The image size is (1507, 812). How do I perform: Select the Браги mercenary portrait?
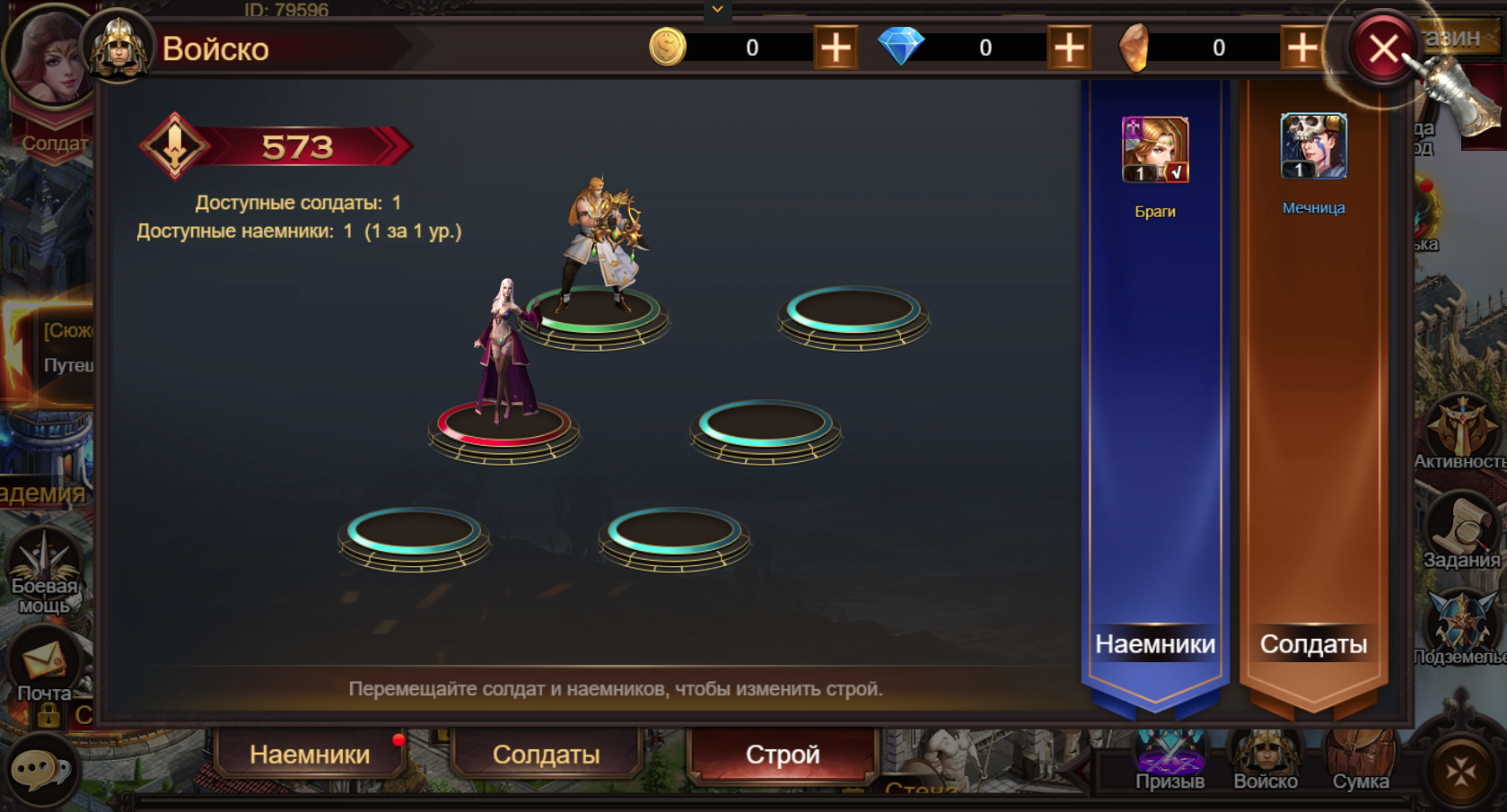[1155, 150]
